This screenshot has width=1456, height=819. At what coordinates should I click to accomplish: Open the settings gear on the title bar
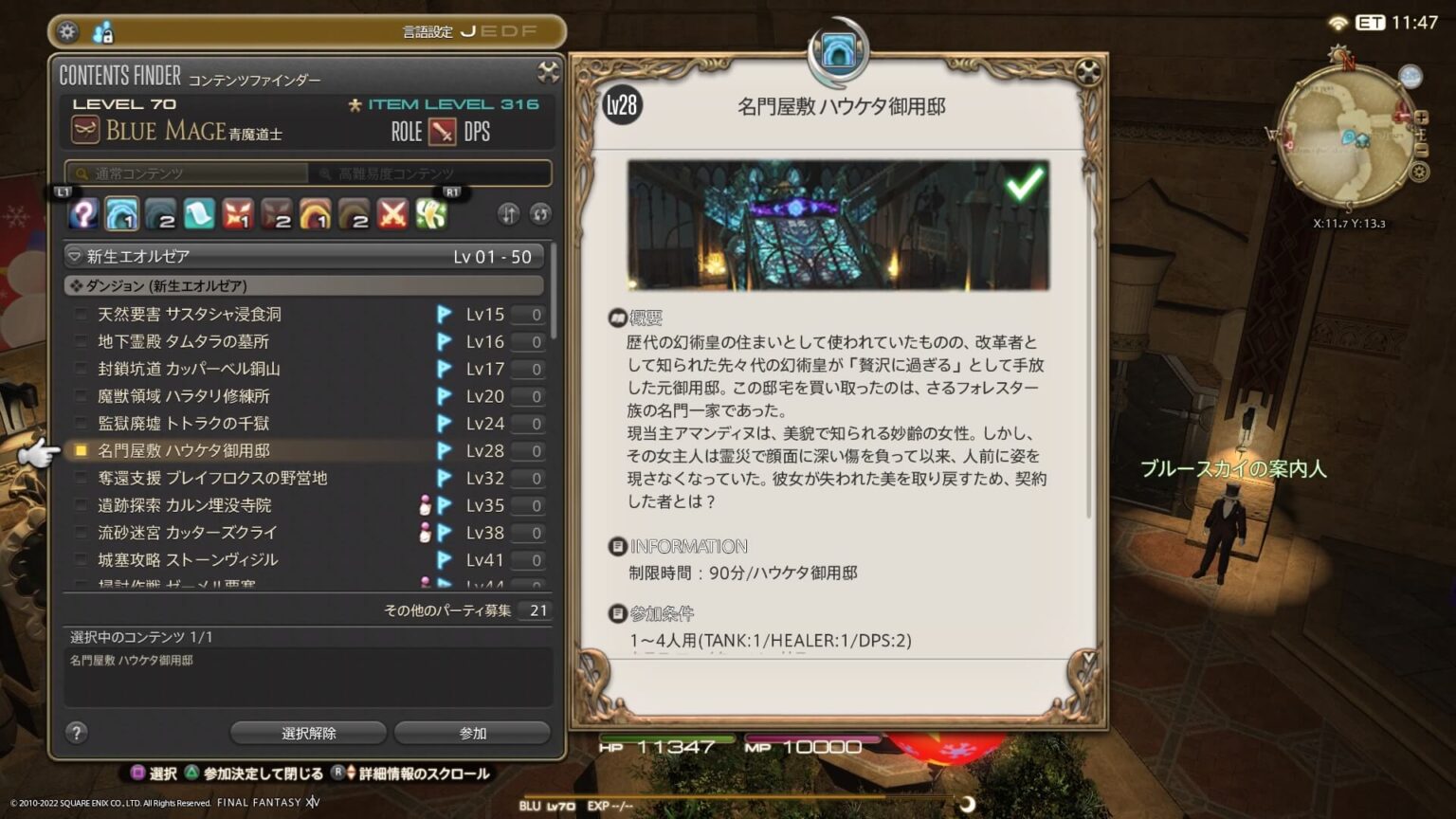coord(66,30)
